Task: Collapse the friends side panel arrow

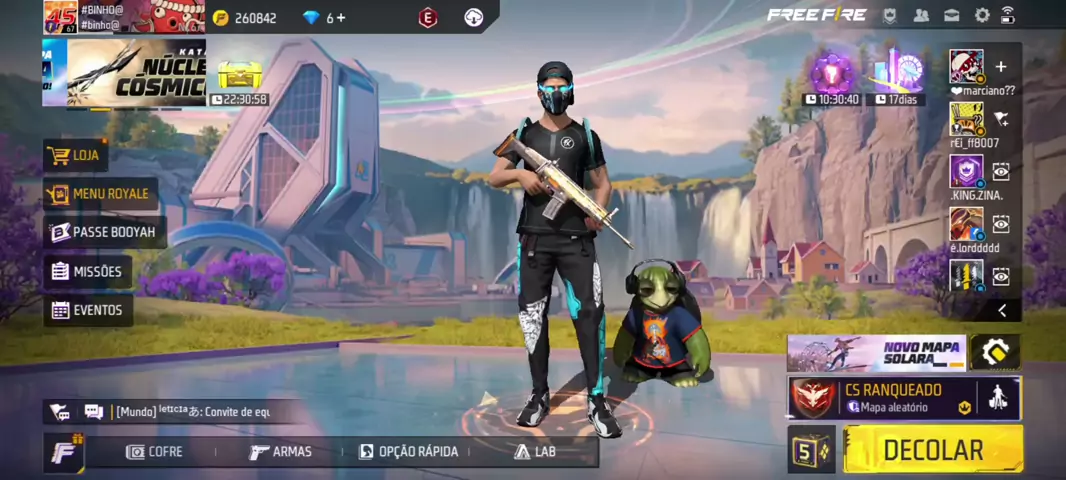Action: [x=1002, y=311]
